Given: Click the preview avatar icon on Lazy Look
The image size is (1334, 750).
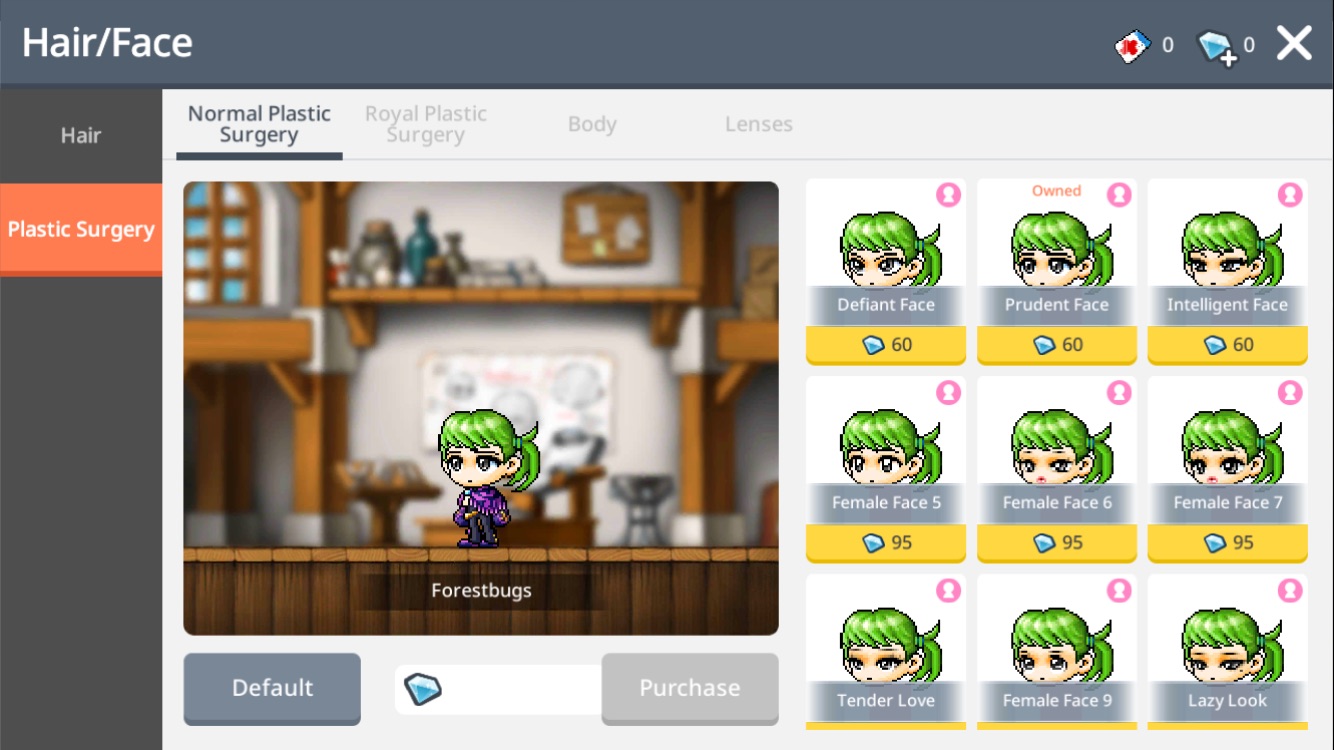Looking at the screenshot, I should (x=1289, y=588).
